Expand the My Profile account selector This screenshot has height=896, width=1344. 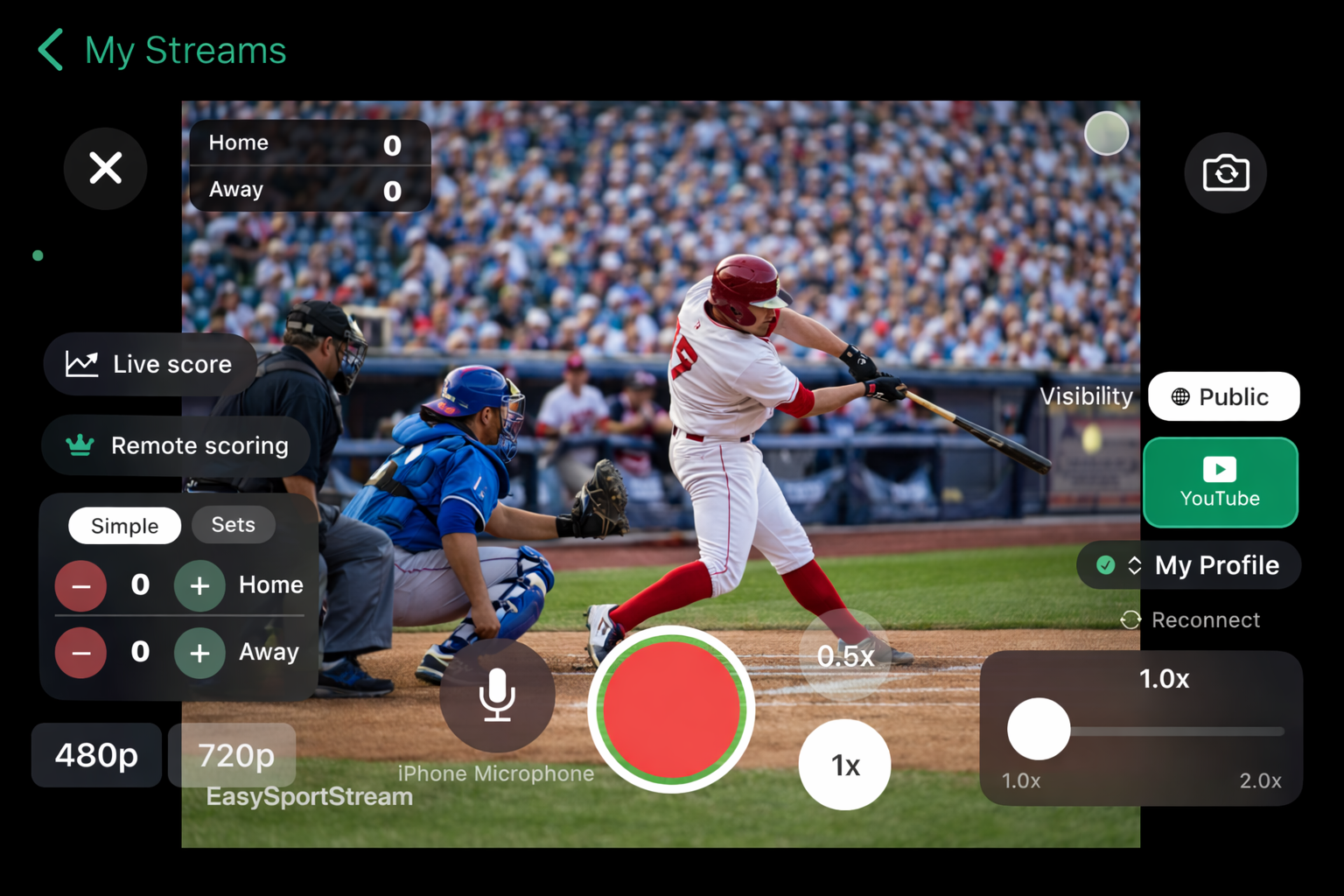1188,565
